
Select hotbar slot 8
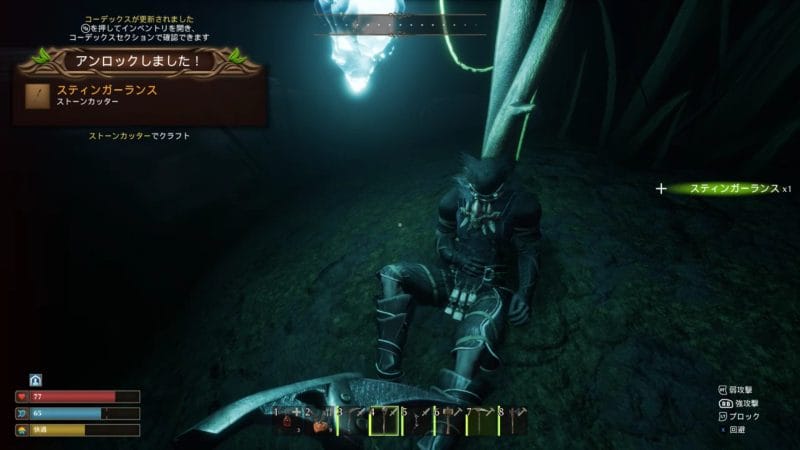[511, 423]
